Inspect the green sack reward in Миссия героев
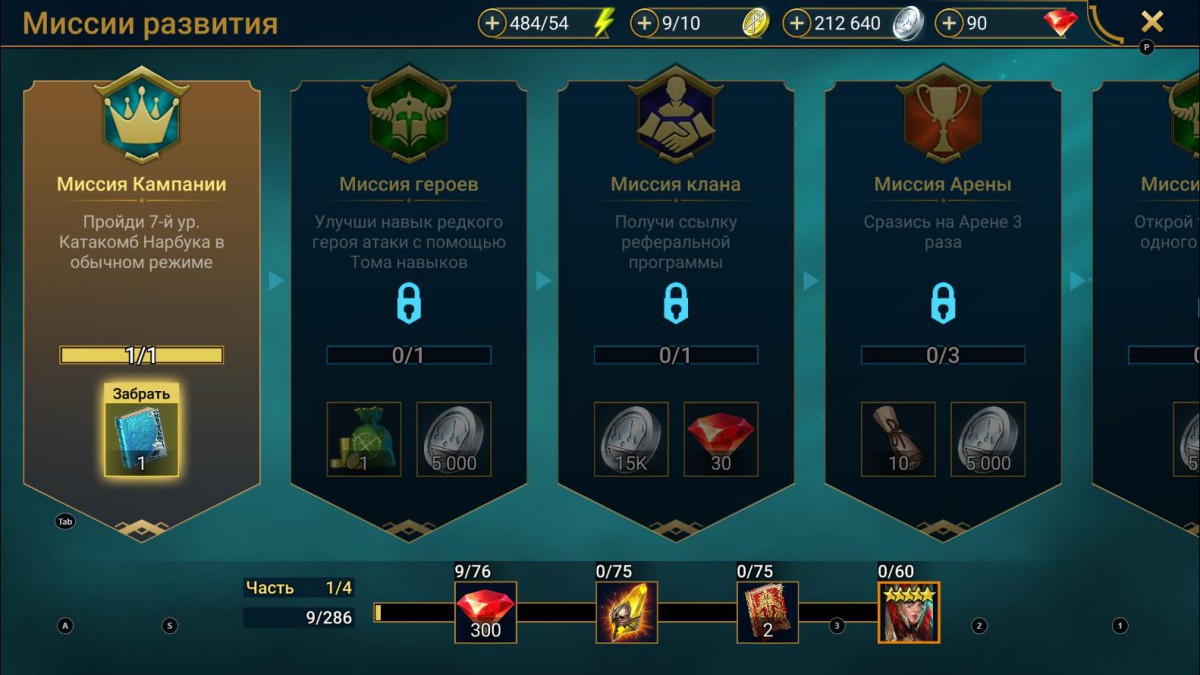 (x=364, y=439)
